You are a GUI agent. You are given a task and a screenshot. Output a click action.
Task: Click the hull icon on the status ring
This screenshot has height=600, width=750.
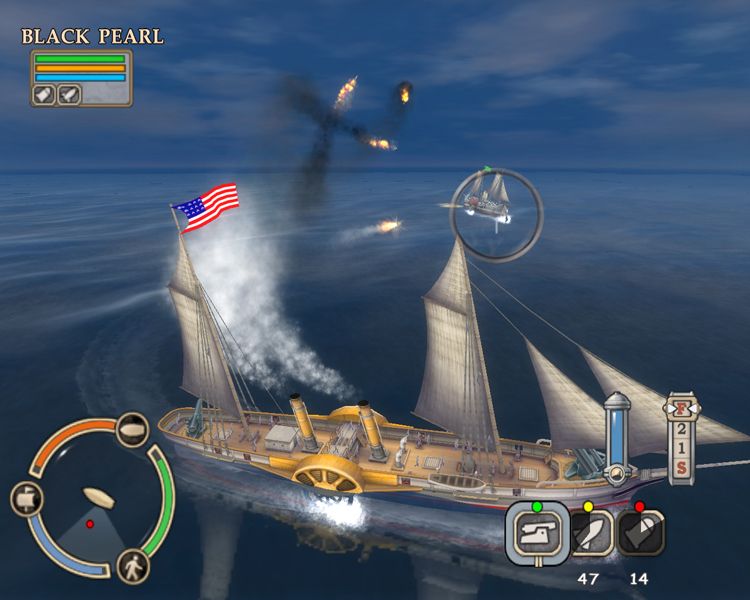pos(133,430)
